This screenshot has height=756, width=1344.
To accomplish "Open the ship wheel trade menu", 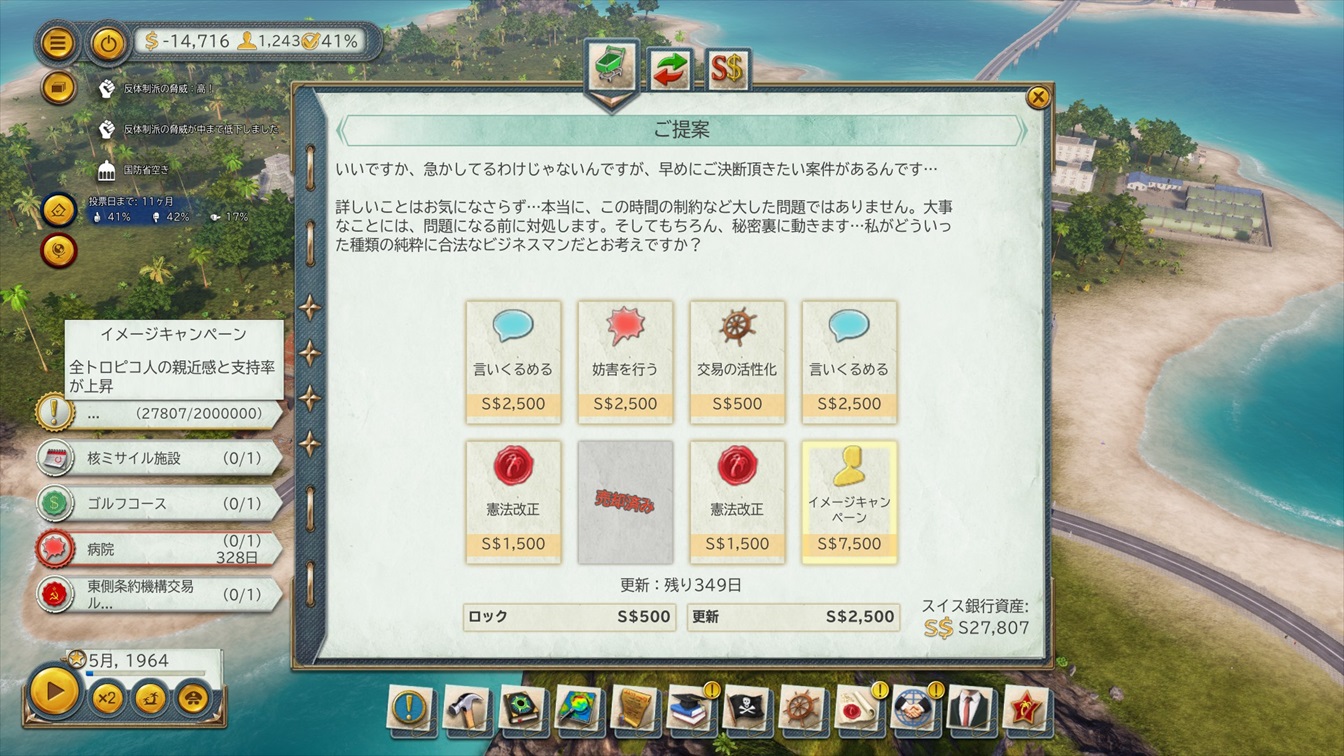I will 801,708.
